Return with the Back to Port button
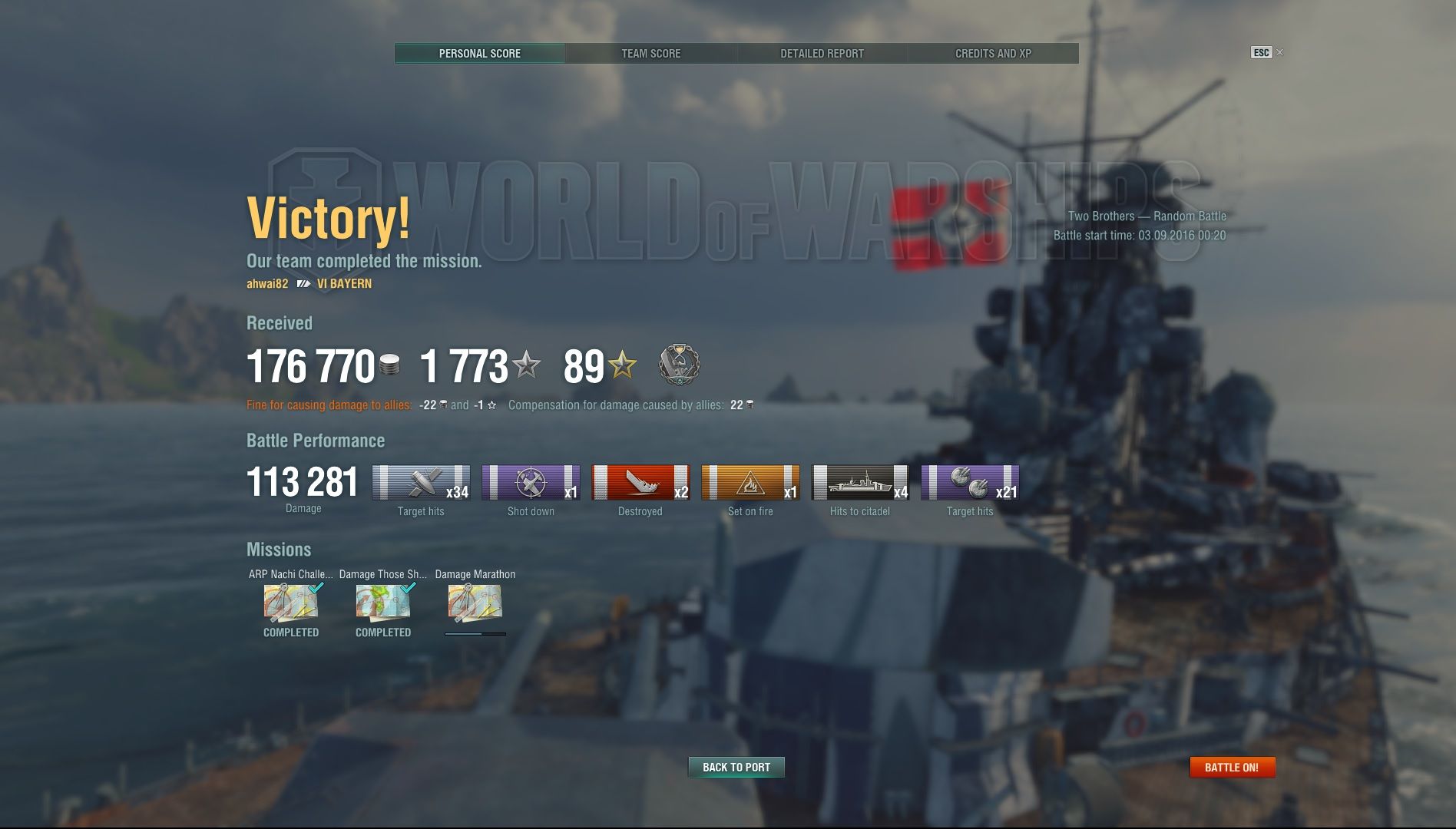Viewport: 1456px width, 829px height. coord(736,767)
